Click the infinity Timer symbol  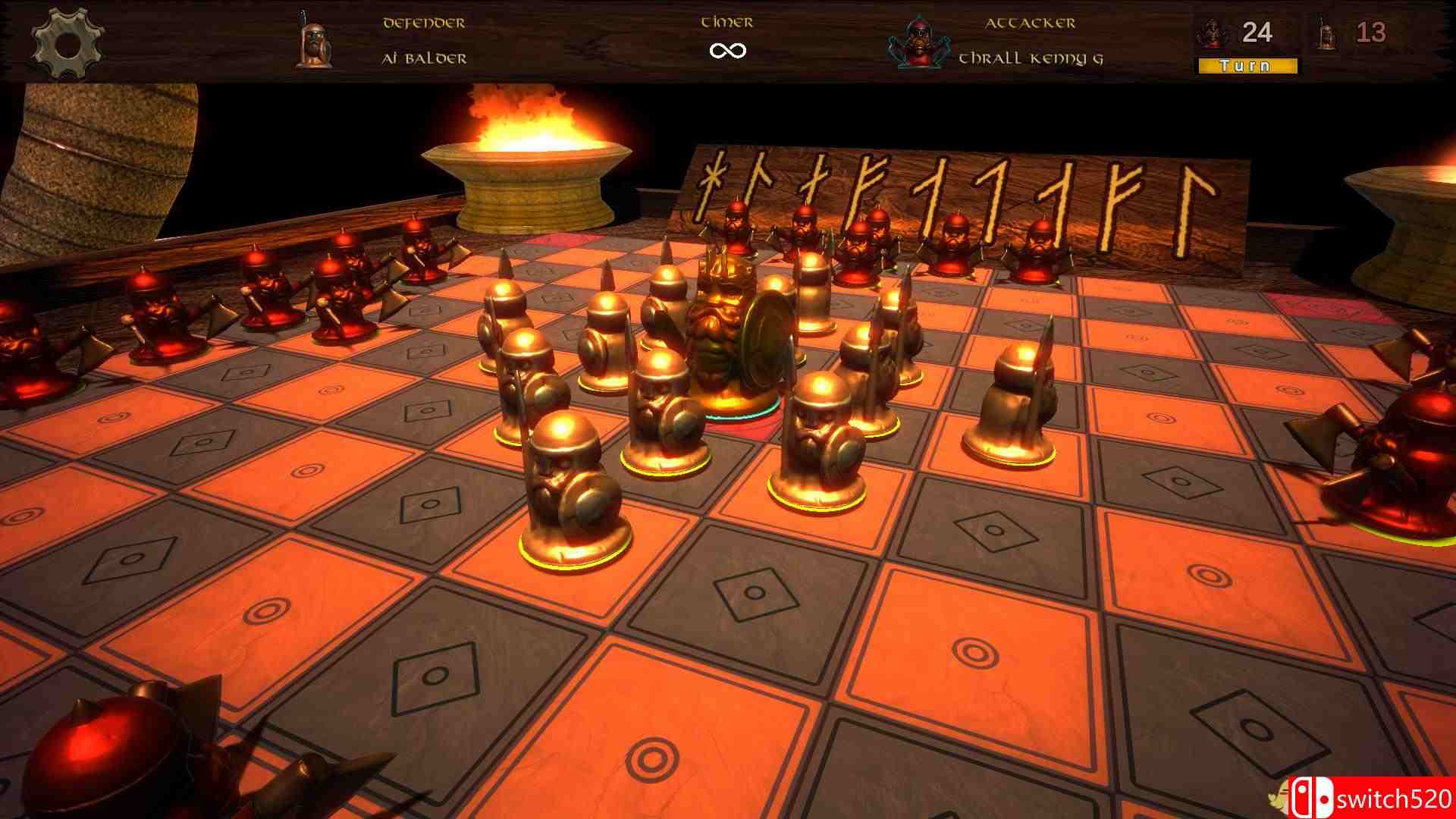(727, 52)
